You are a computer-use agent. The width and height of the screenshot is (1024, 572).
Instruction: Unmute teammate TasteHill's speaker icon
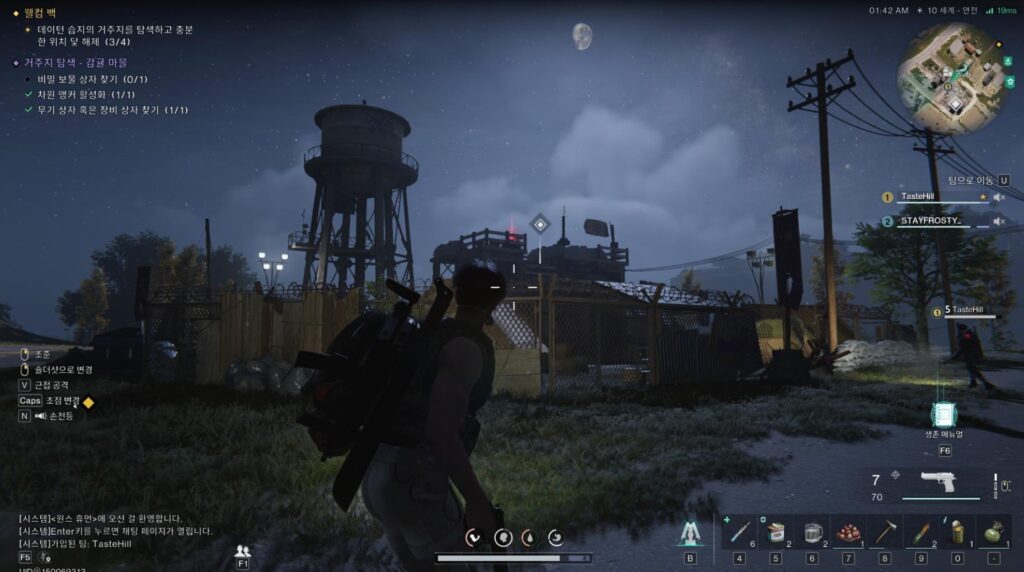pyautogui.click(x=998, y=197)
